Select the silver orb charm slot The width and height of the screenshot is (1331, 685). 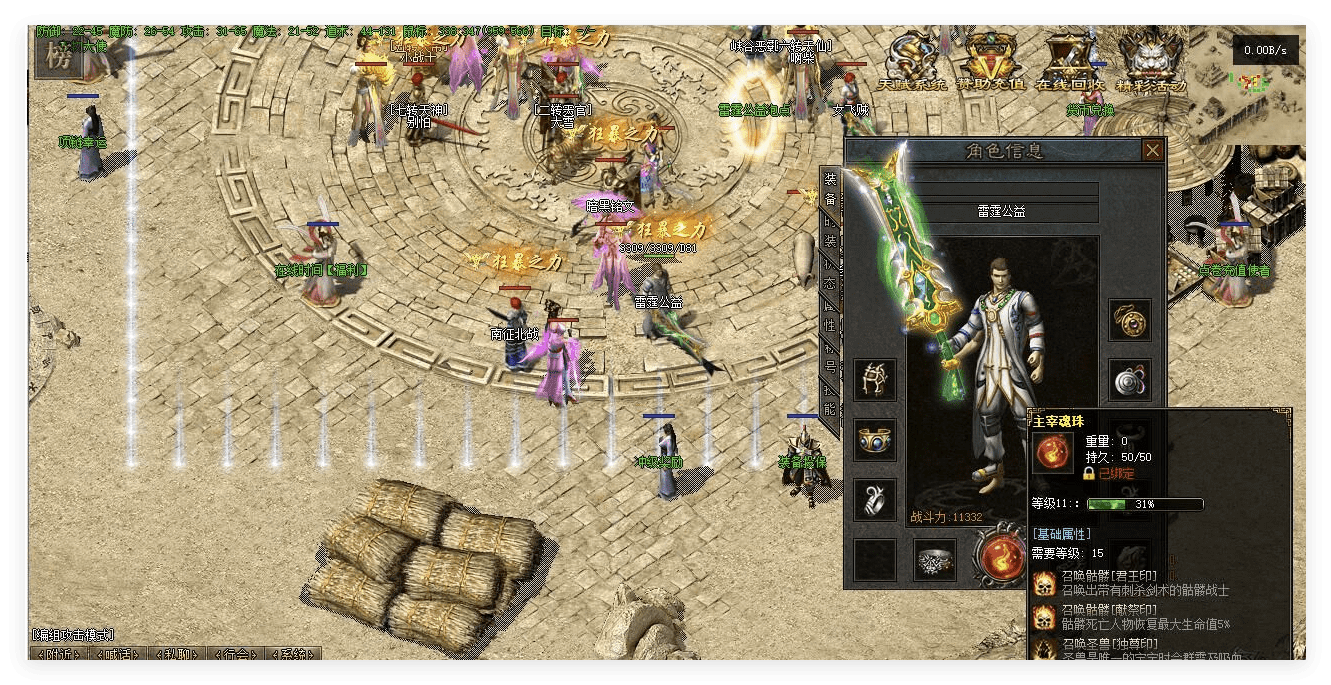click(1130, 379)
